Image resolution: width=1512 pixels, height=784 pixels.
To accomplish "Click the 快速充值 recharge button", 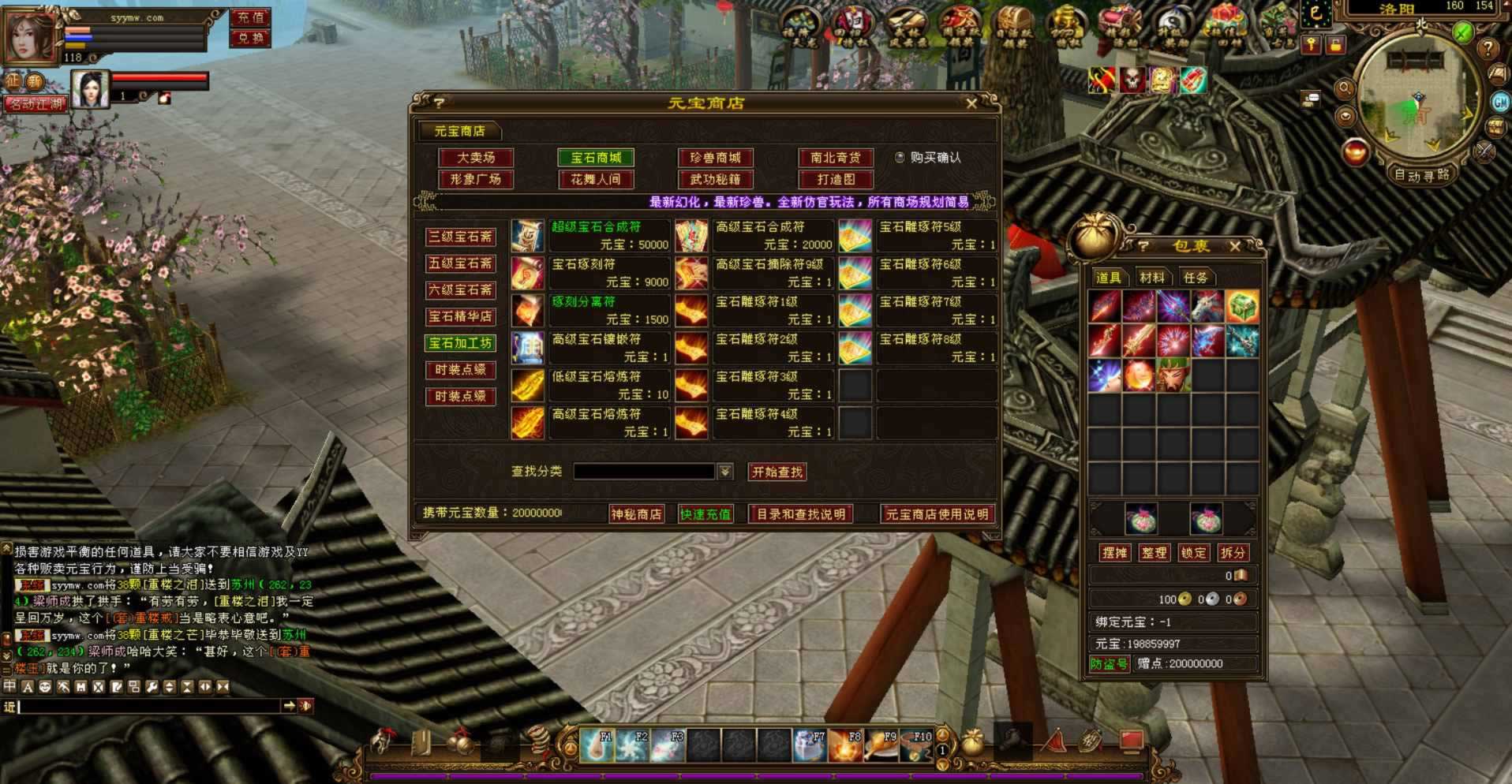I will pyautogui.click(x=705, y=514).
